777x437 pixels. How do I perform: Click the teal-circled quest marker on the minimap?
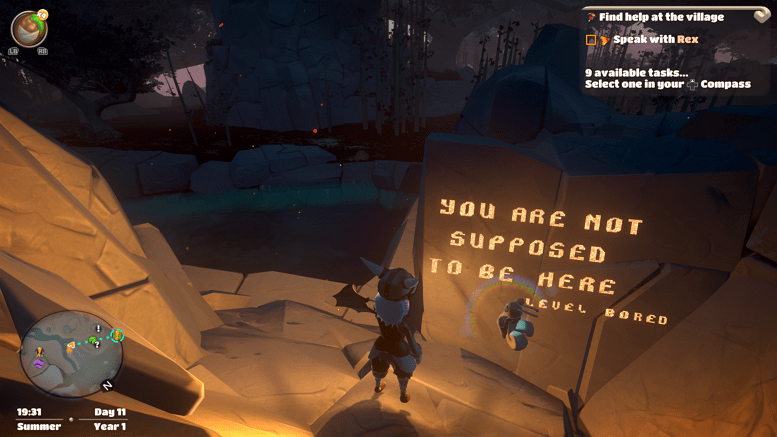click(116, 335)
